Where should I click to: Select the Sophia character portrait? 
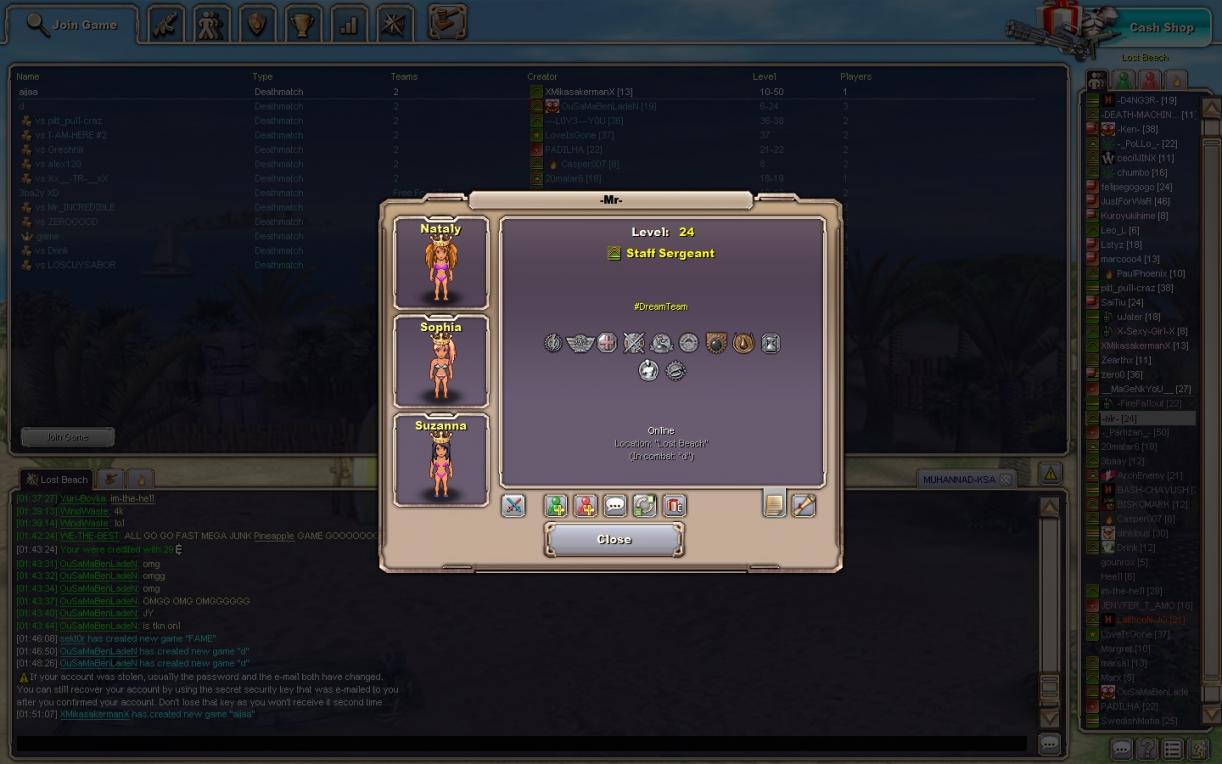[441, 362]
